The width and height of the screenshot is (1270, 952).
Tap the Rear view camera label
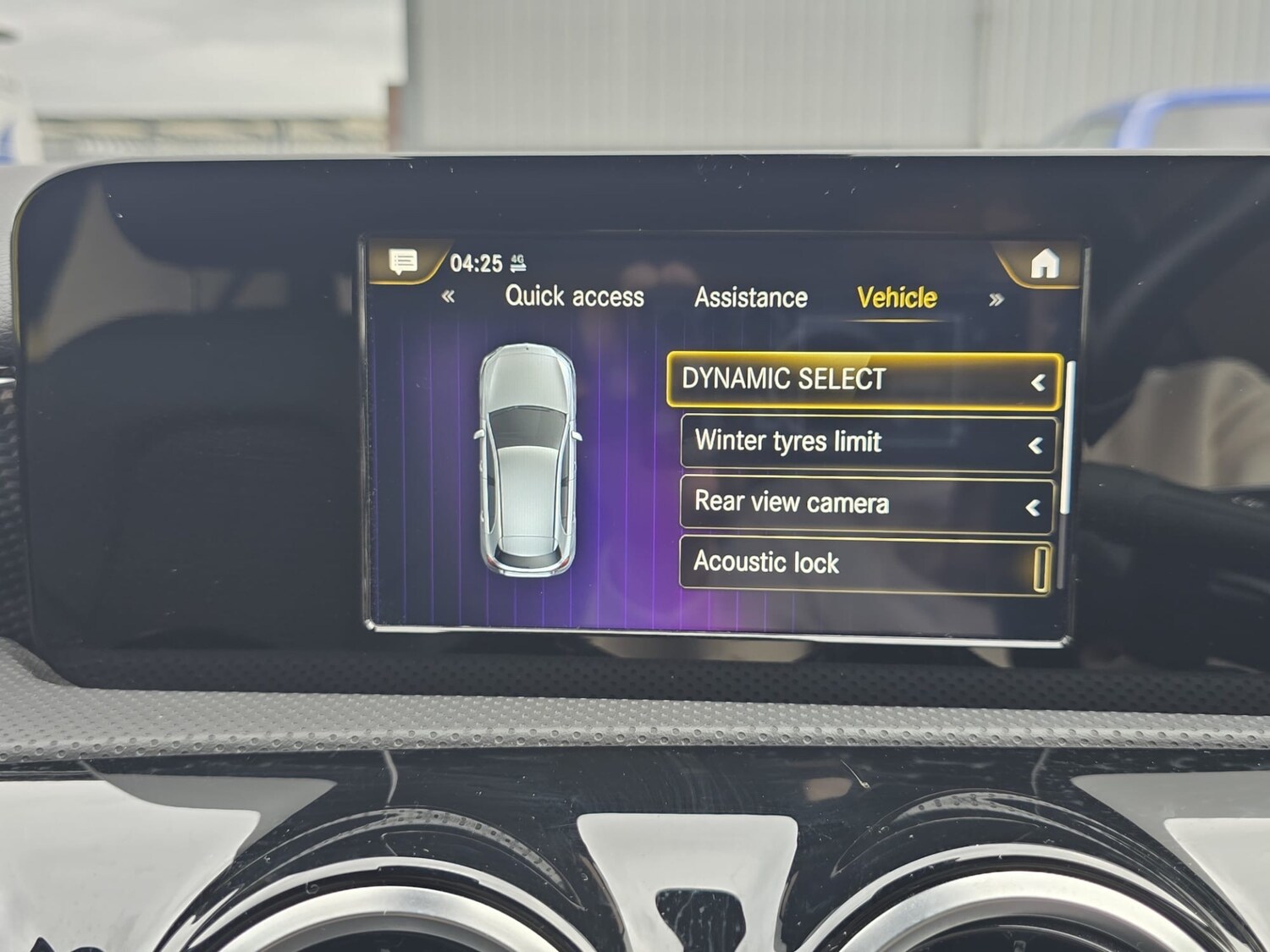pyautogui.click(x=790, y=504)
